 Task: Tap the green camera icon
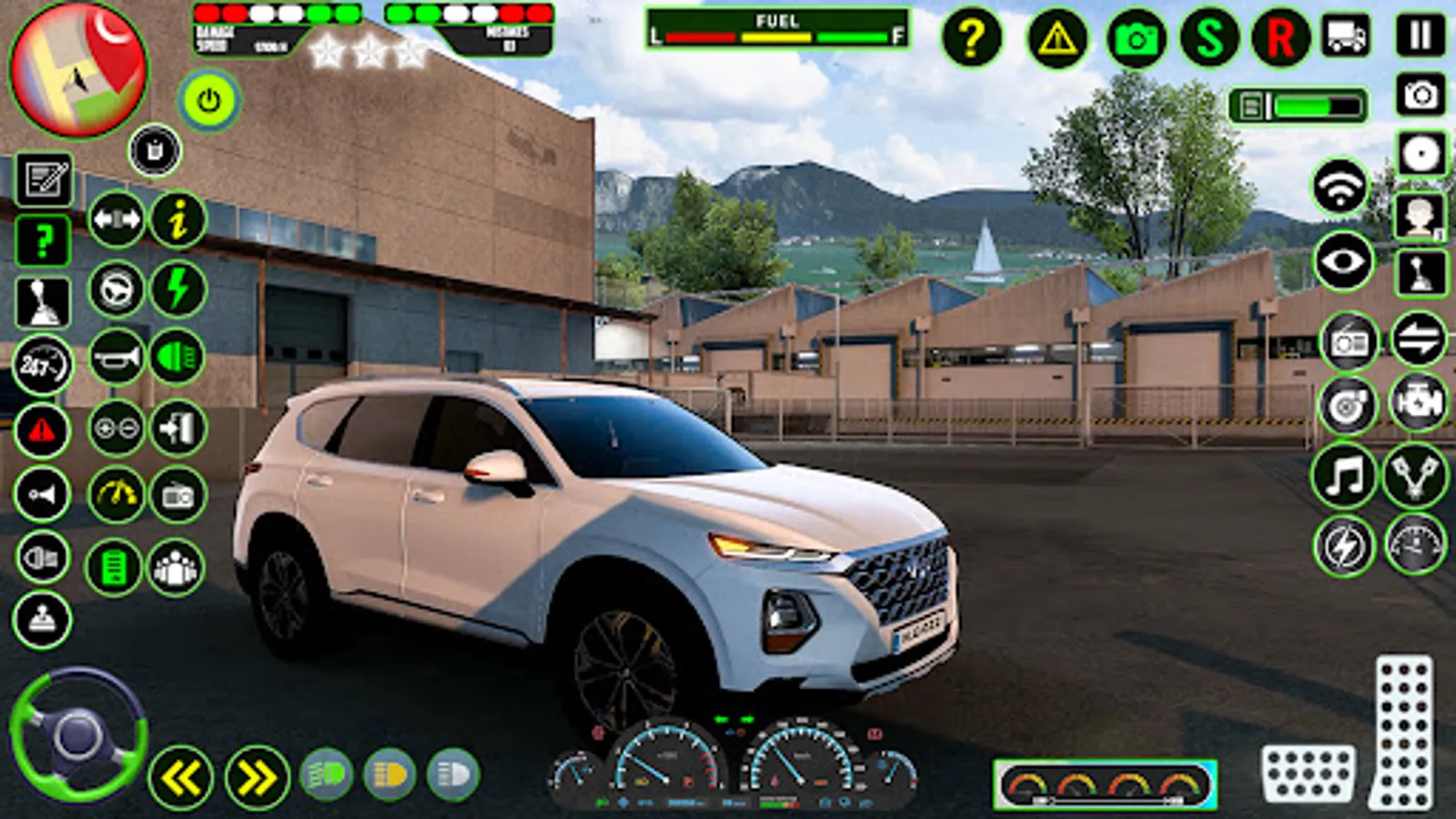coord(1136,38)
